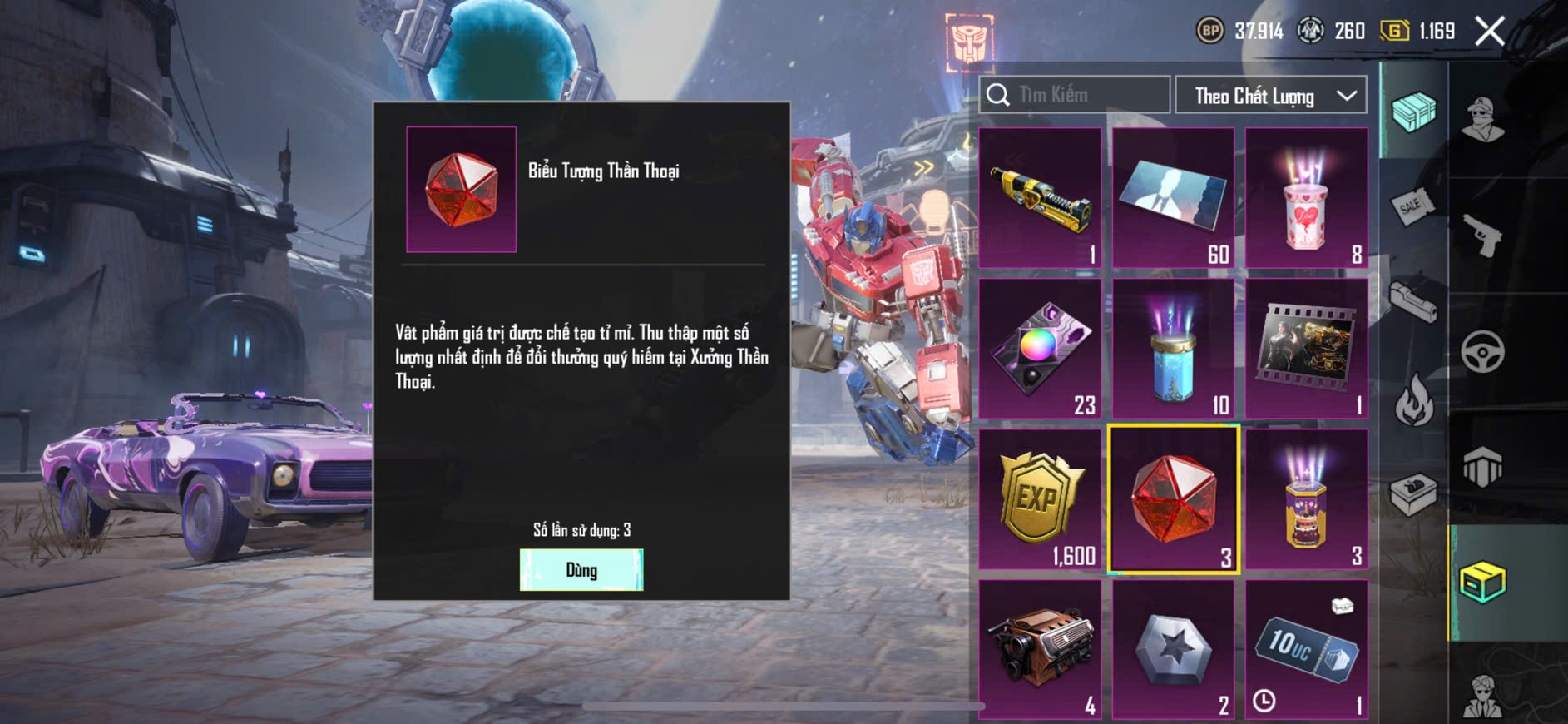Choose the pink heart crate slot

pyautogui.click(x=1306, y=198)
